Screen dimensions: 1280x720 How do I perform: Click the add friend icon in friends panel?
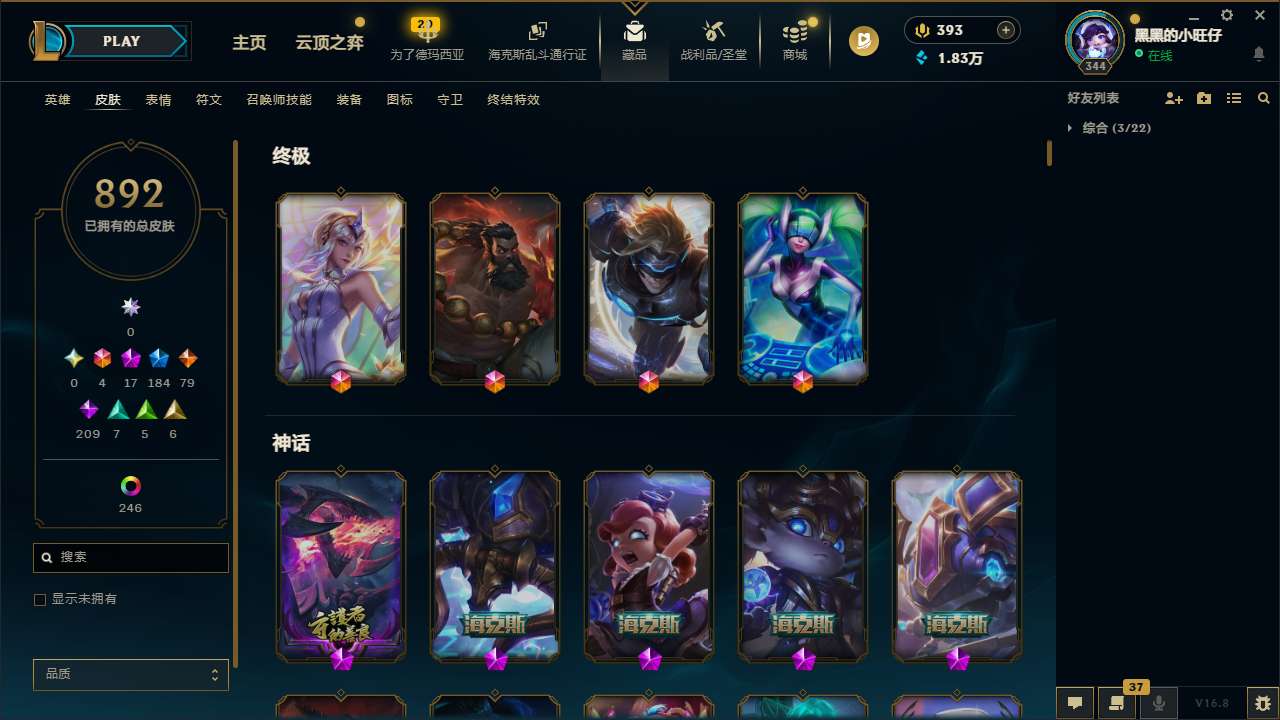pos(1174,98)
